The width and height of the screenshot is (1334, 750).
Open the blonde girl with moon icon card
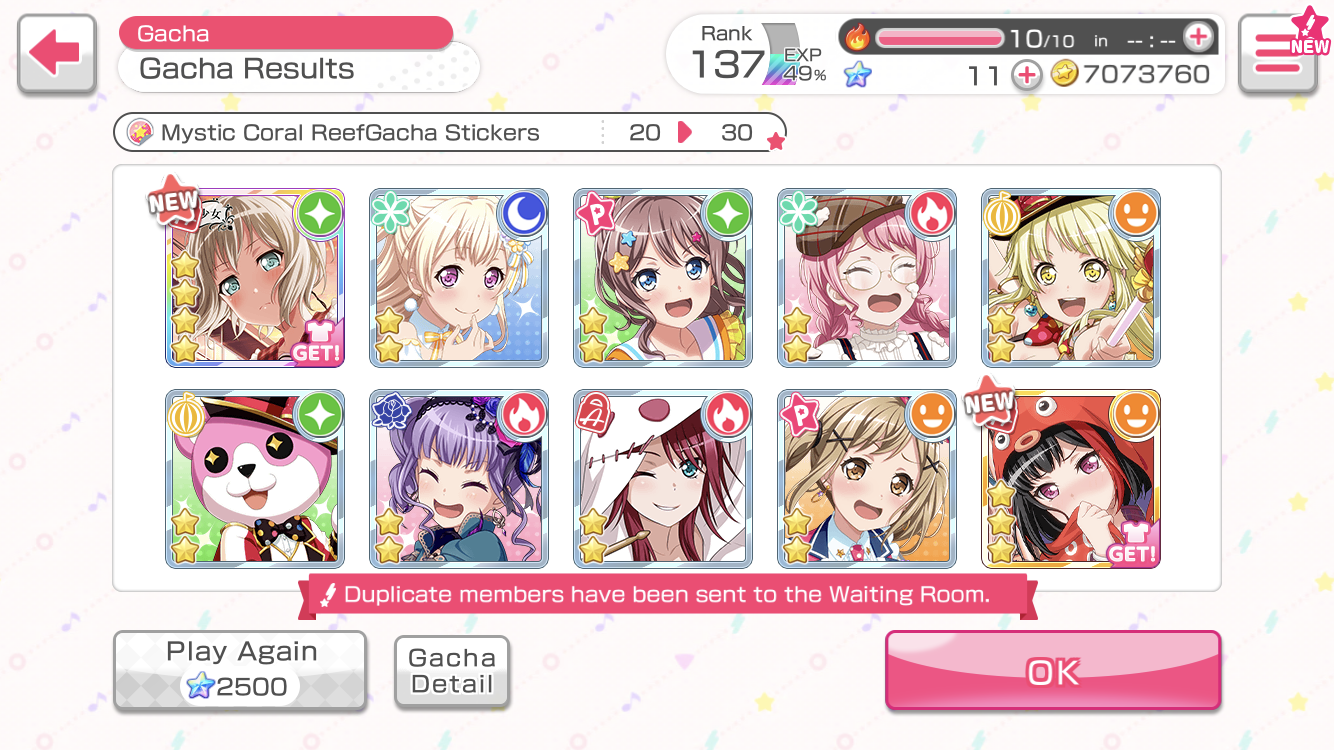pos(459,277)
